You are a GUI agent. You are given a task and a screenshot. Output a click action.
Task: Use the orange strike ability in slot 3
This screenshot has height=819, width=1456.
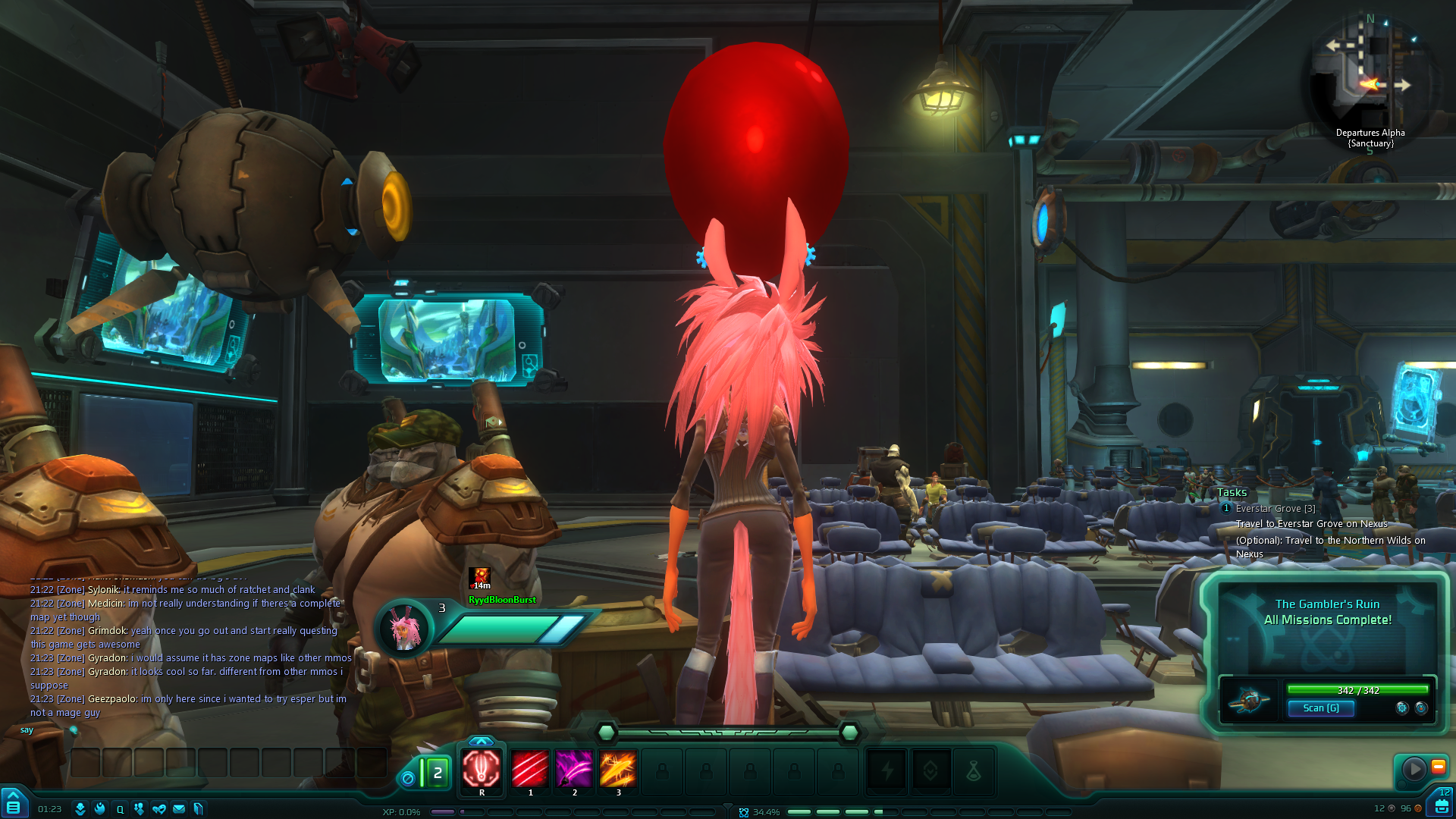coord(618,770)
